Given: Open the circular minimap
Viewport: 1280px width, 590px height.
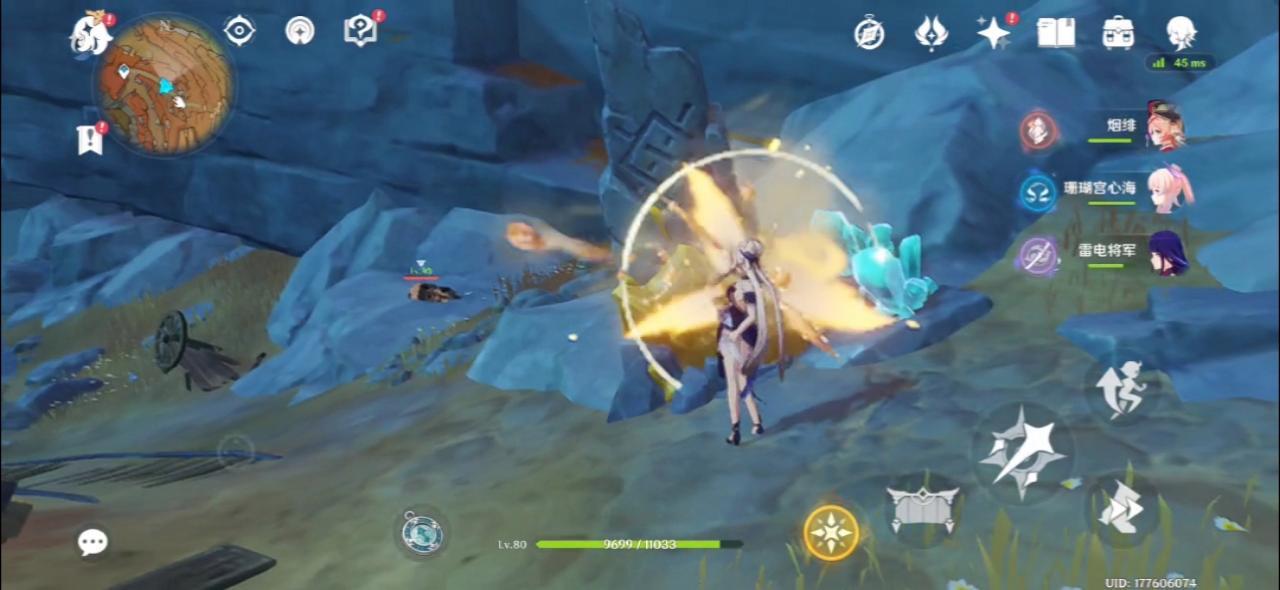Looking at the screenshot, I should tap(164, 84).
